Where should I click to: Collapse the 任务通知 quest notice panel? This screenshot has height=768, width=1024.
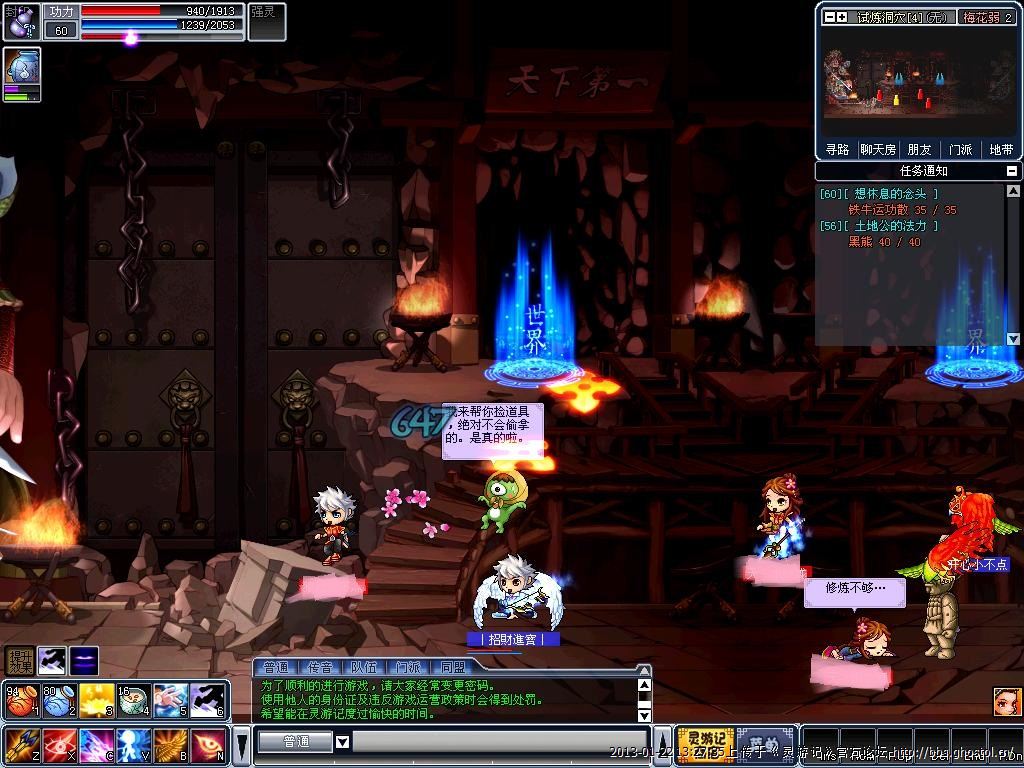click(1012, 171)
